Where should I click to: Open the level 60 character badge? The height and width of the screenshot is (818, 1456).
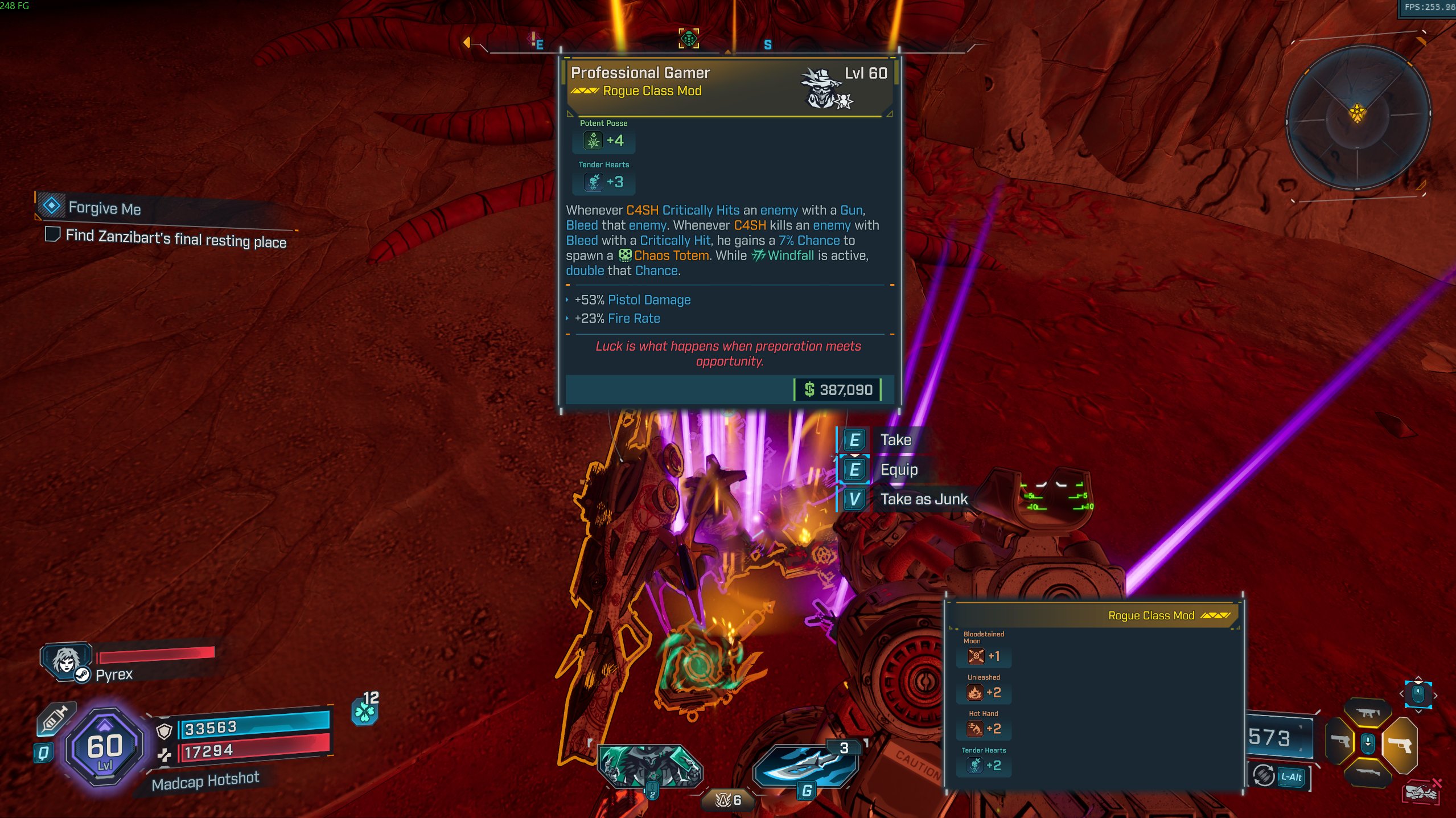click(104, 747)
